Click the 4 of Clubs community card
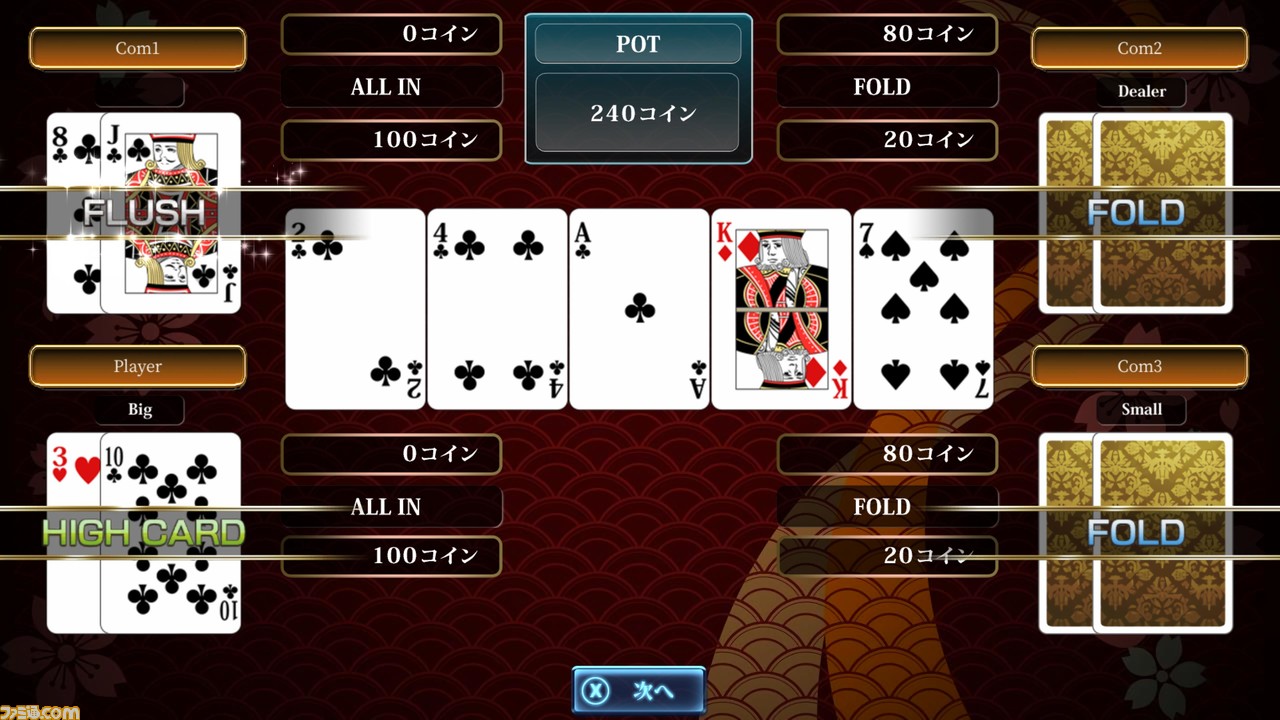This screenshot has height=720, width=1280. [x=497, y=307]
